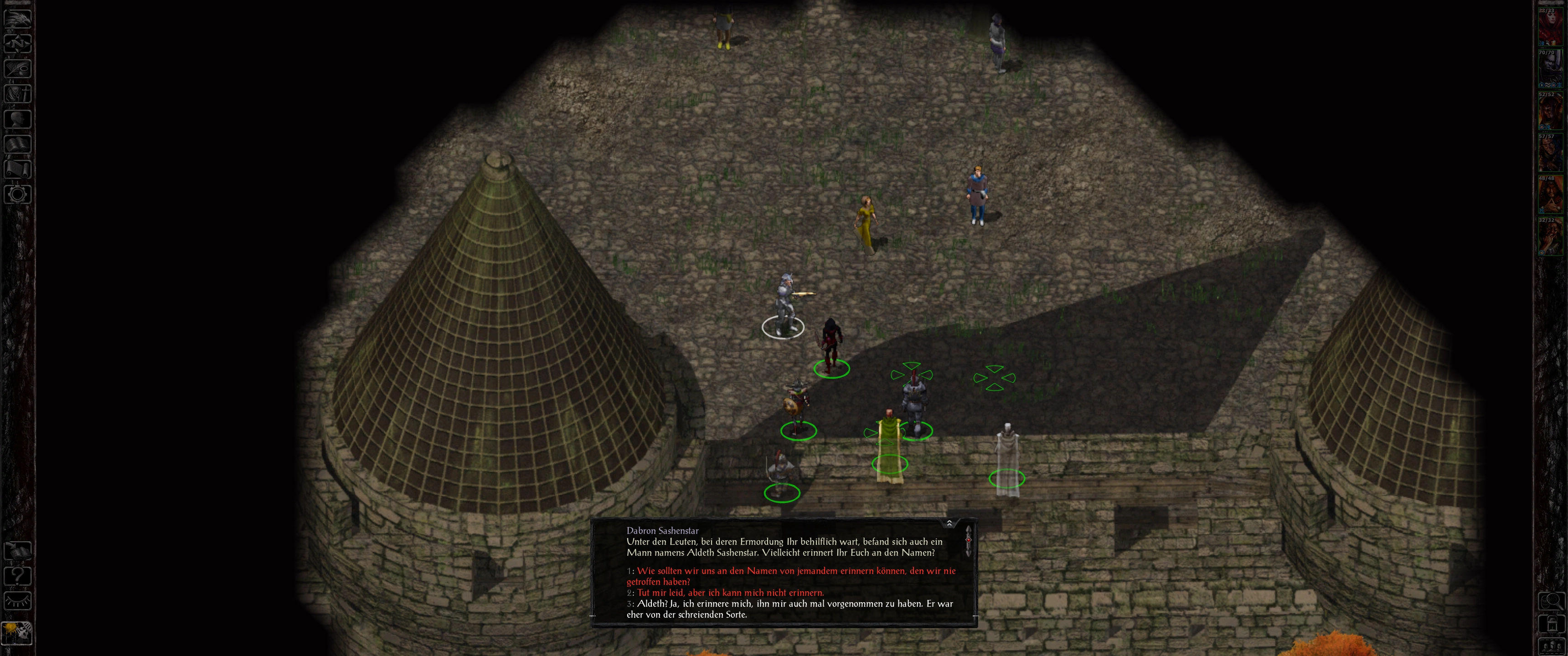This screenshot has width=1568, height=656.
Task: Open the area map compass button
Action: [17, 43]
